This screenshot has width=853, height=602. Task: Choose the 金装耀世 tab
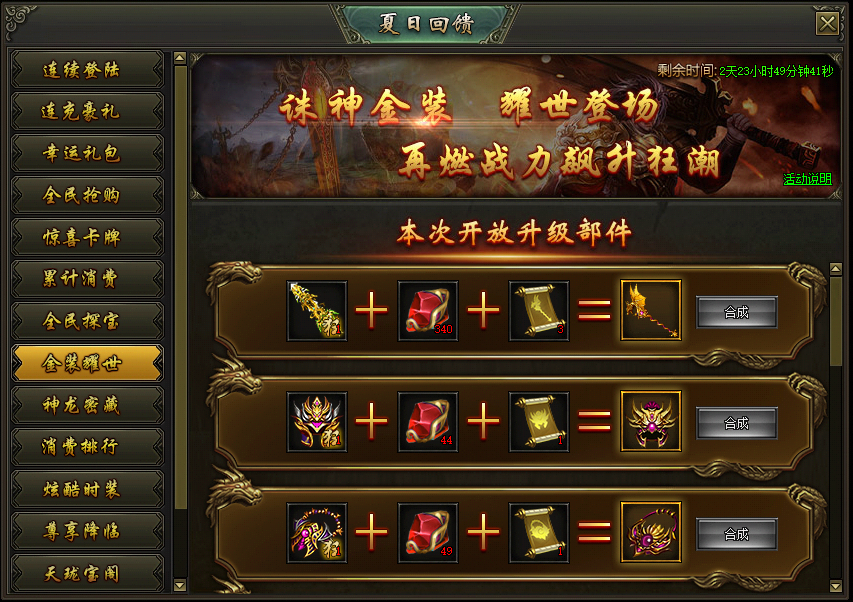click(87, 364)
